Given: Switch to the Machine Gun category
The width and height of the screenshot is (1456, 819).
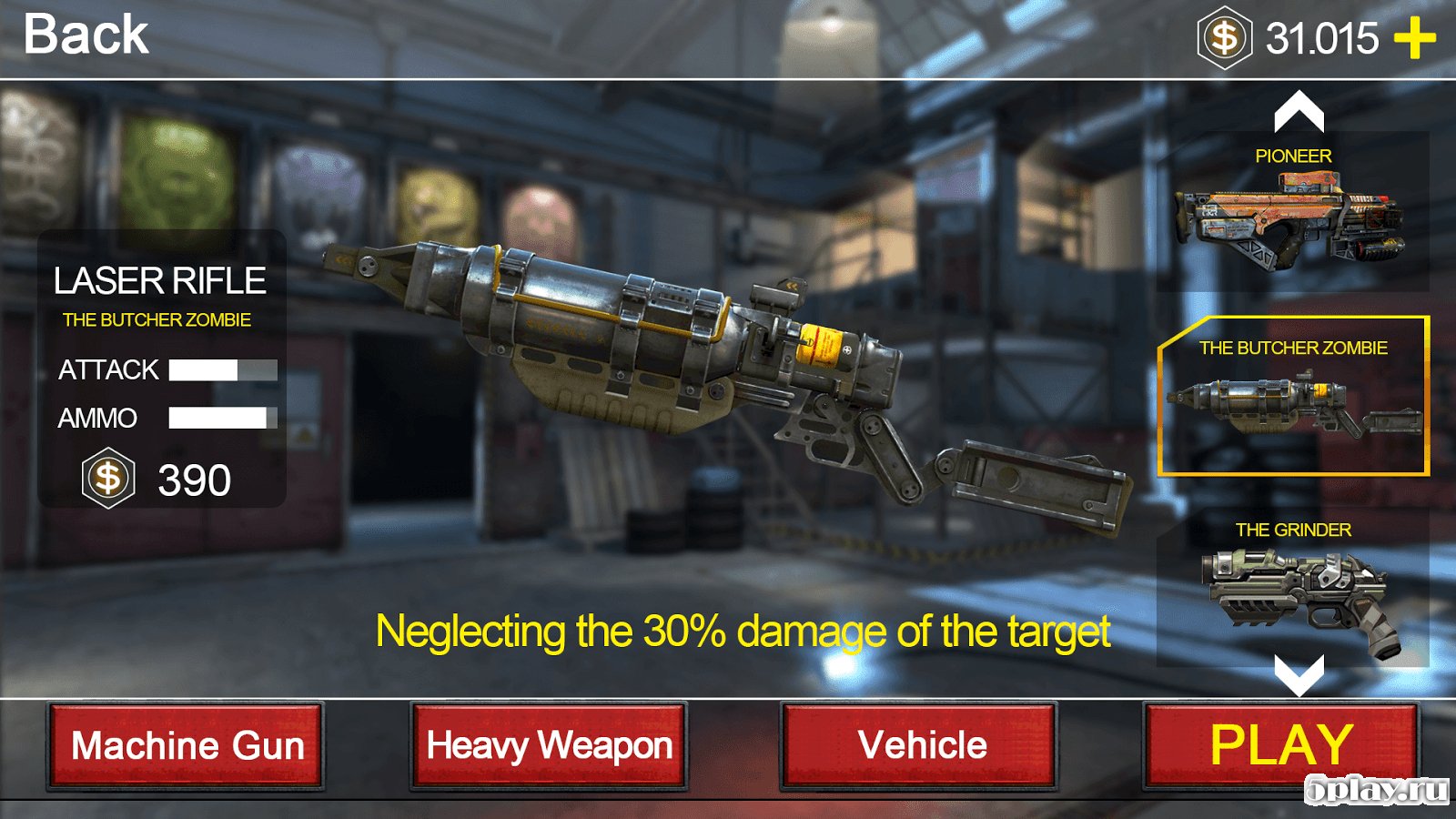Looking at the screenshot, I should tap(187, 745).
